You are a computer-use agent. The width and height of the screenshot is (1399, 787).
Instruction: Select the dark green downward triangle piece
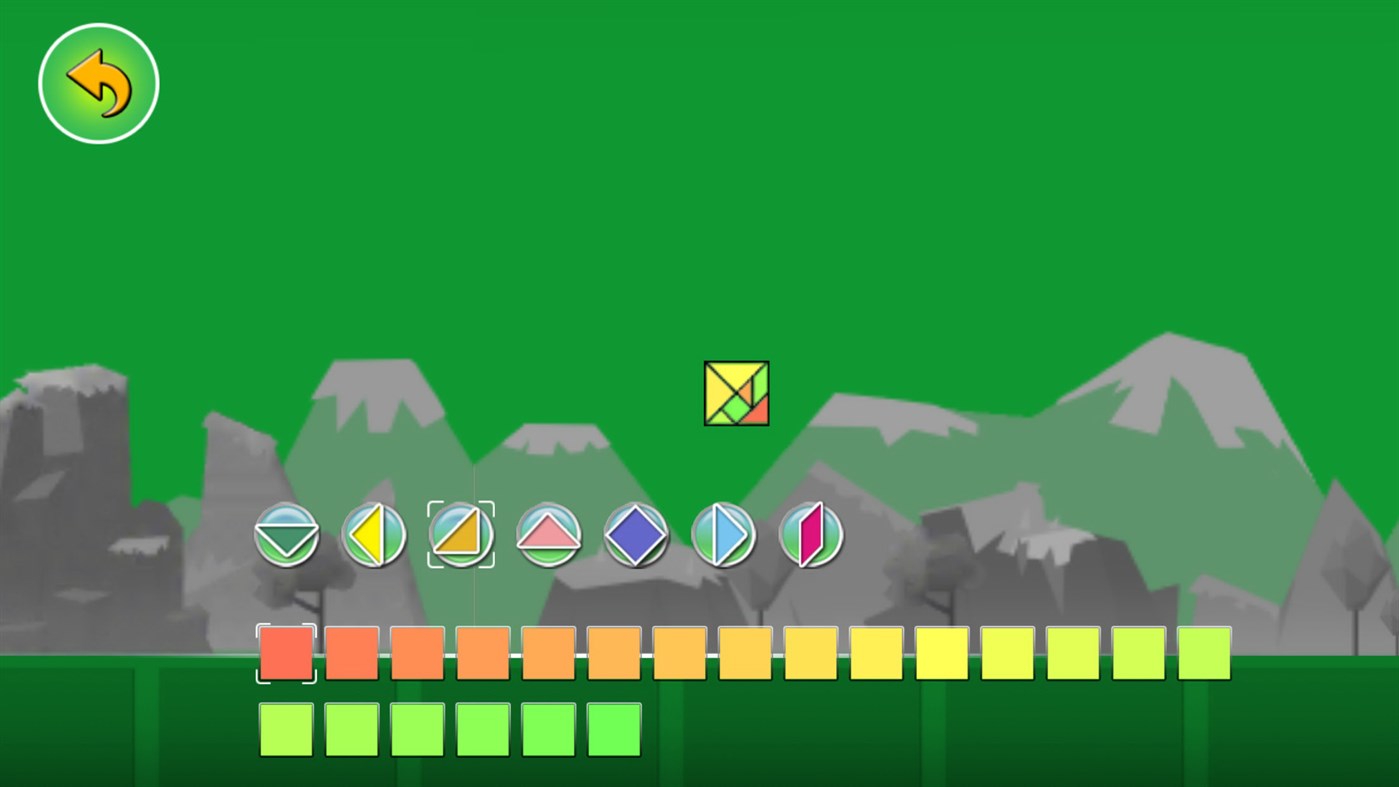(287, 535)
